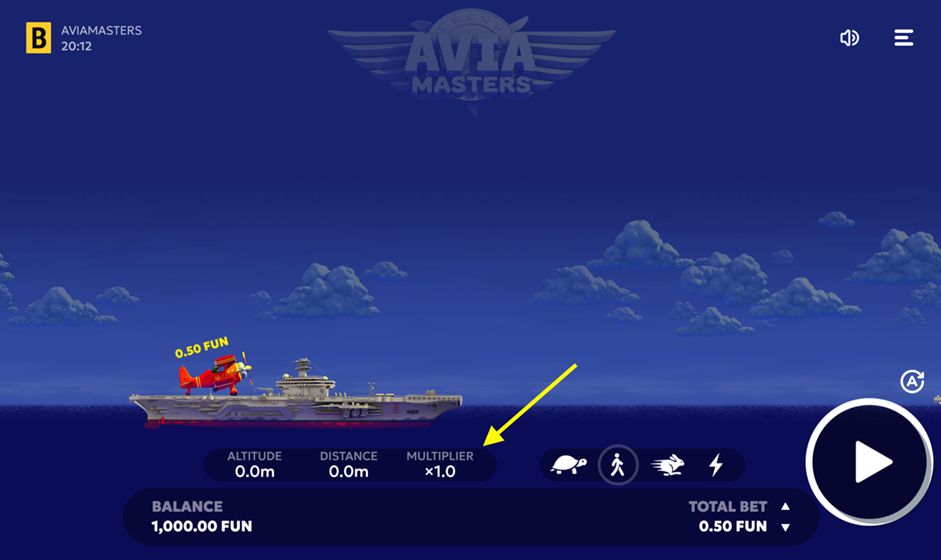Viewport: 941px width, 560px height.
Task: Enable autoplay with the circular A icon
Action: (912, 381)
